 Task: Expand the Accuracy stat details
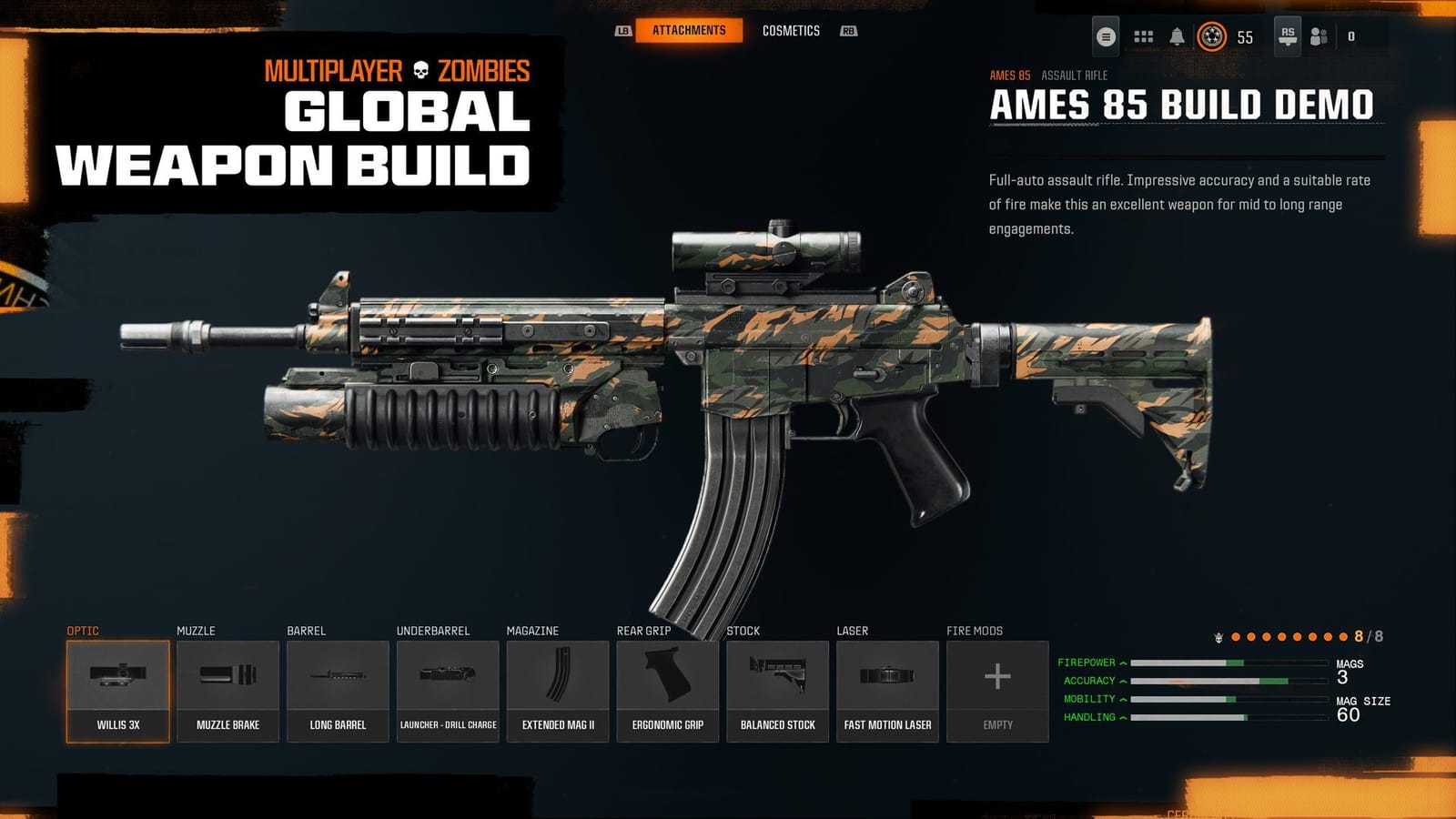coord(1125,680)
